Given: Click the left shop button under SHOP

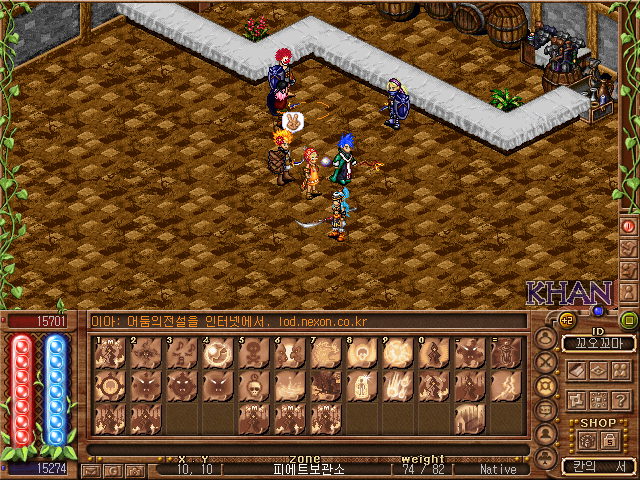Looking at the screenshot, I should coord(587,440).
